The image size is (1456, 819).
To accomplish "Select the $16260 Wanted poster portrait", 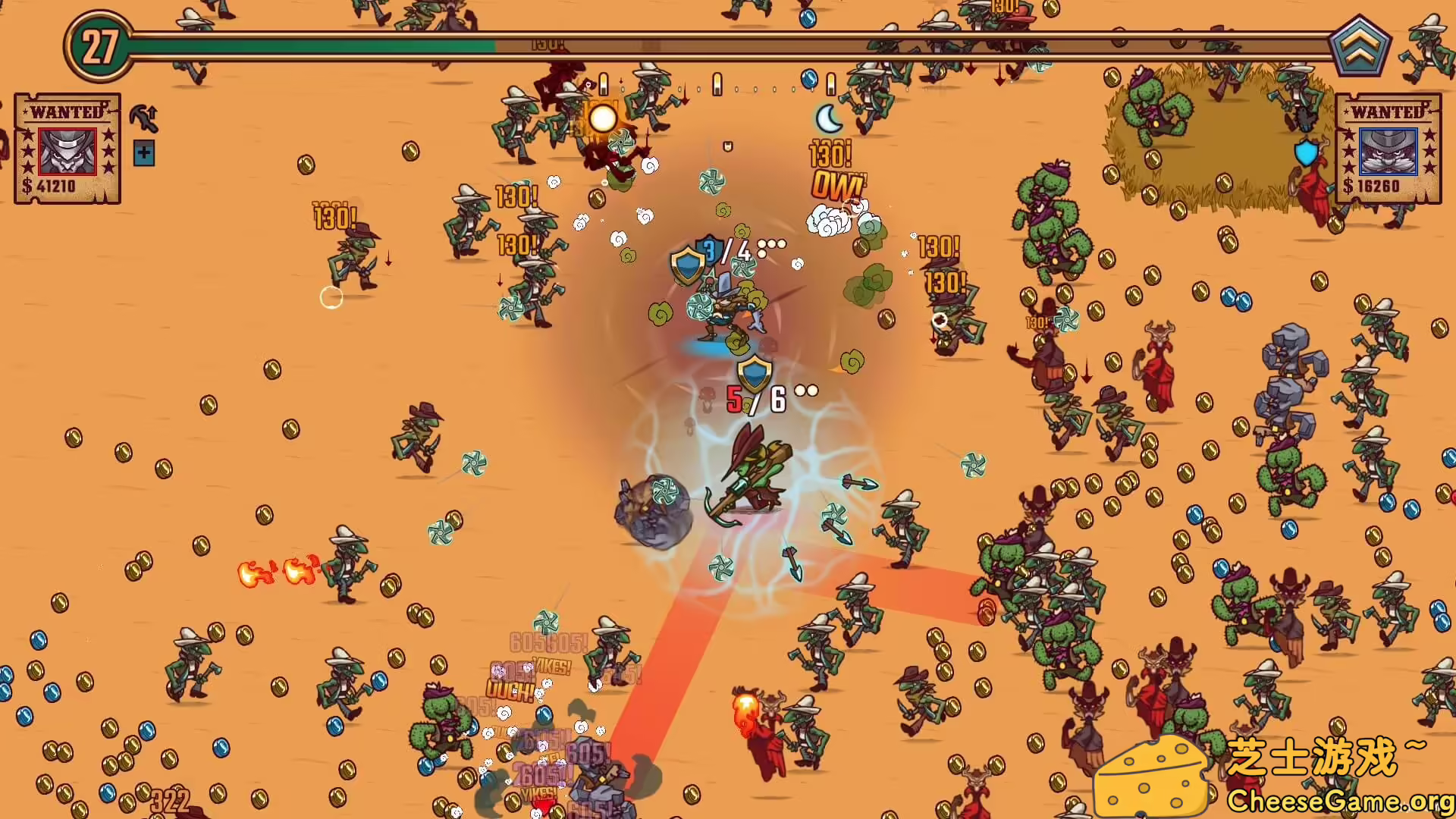I will click(1388, 151).
